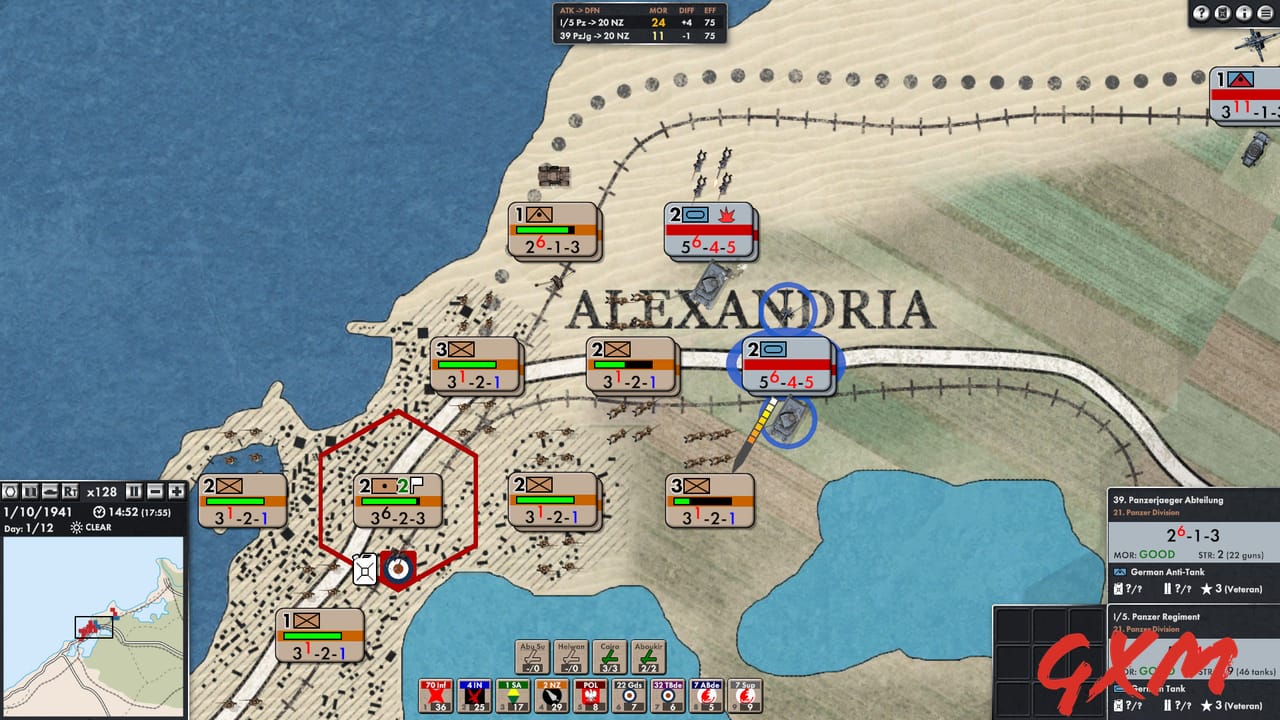The image size is (1280, 720).
Task: Decrease game speed with the minus control
Action: [x=154, y=492]
